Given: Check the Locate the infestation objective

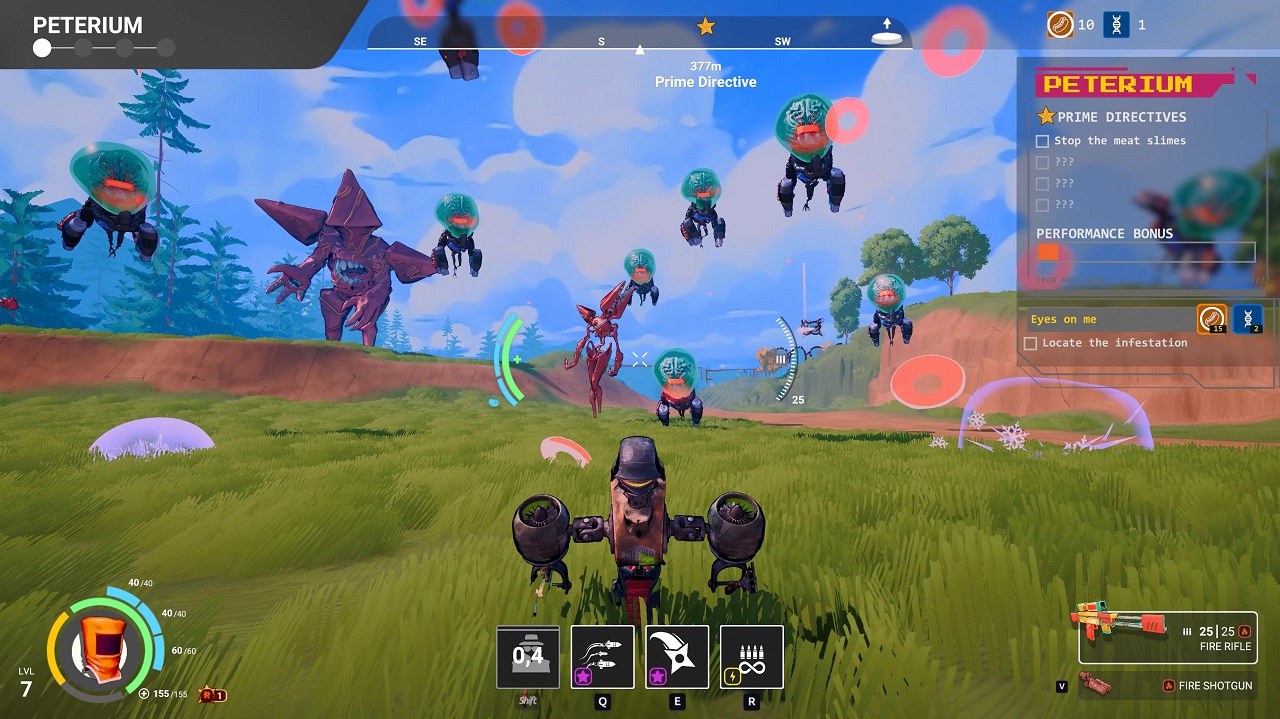Looking at the screenshot, I should coord(1031,343).
